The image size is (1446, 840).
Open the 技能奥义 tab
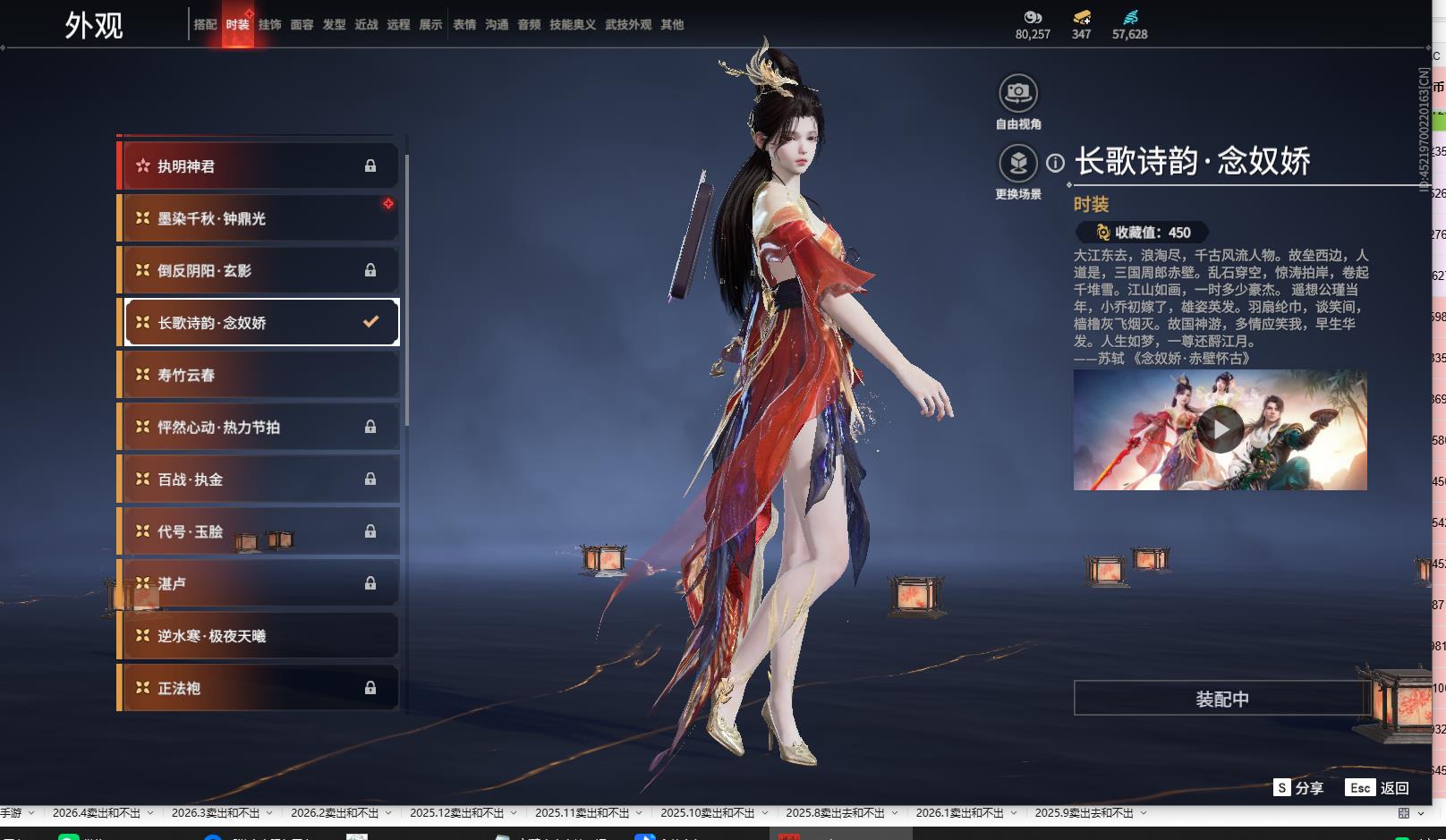573,25
